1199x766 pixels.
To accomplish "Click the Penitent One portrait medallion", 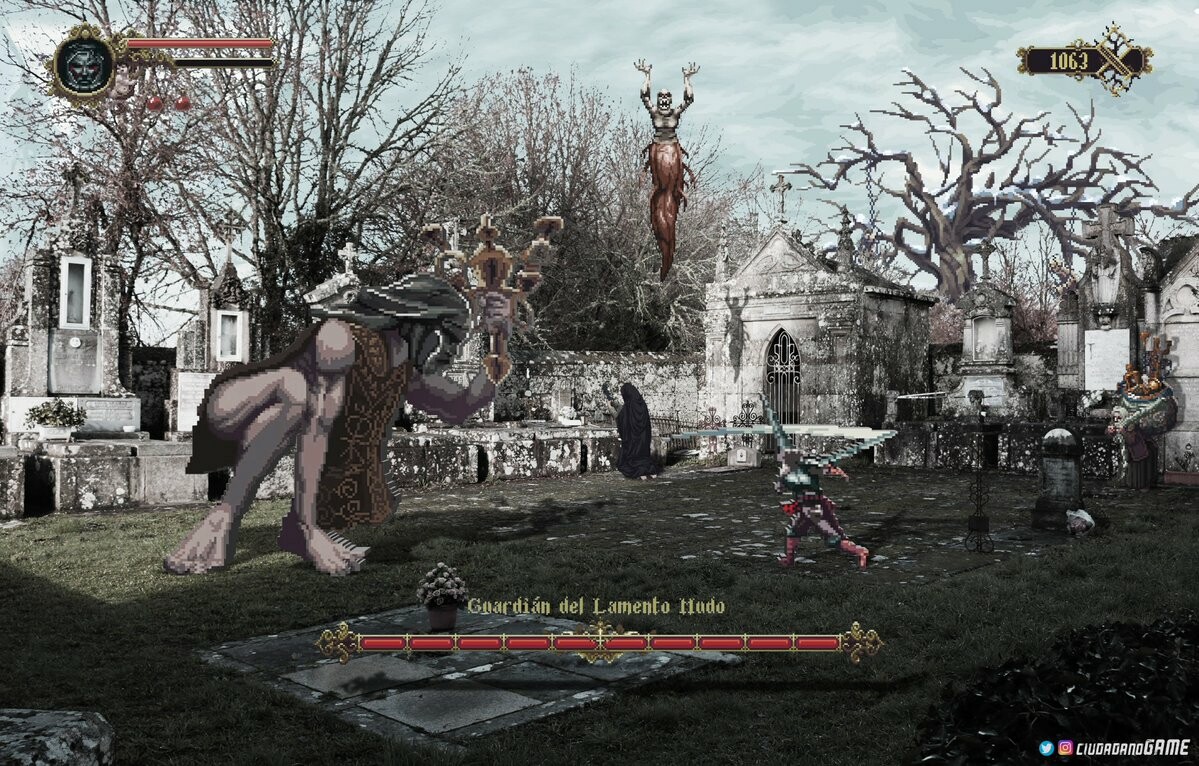I will [84, 63].
